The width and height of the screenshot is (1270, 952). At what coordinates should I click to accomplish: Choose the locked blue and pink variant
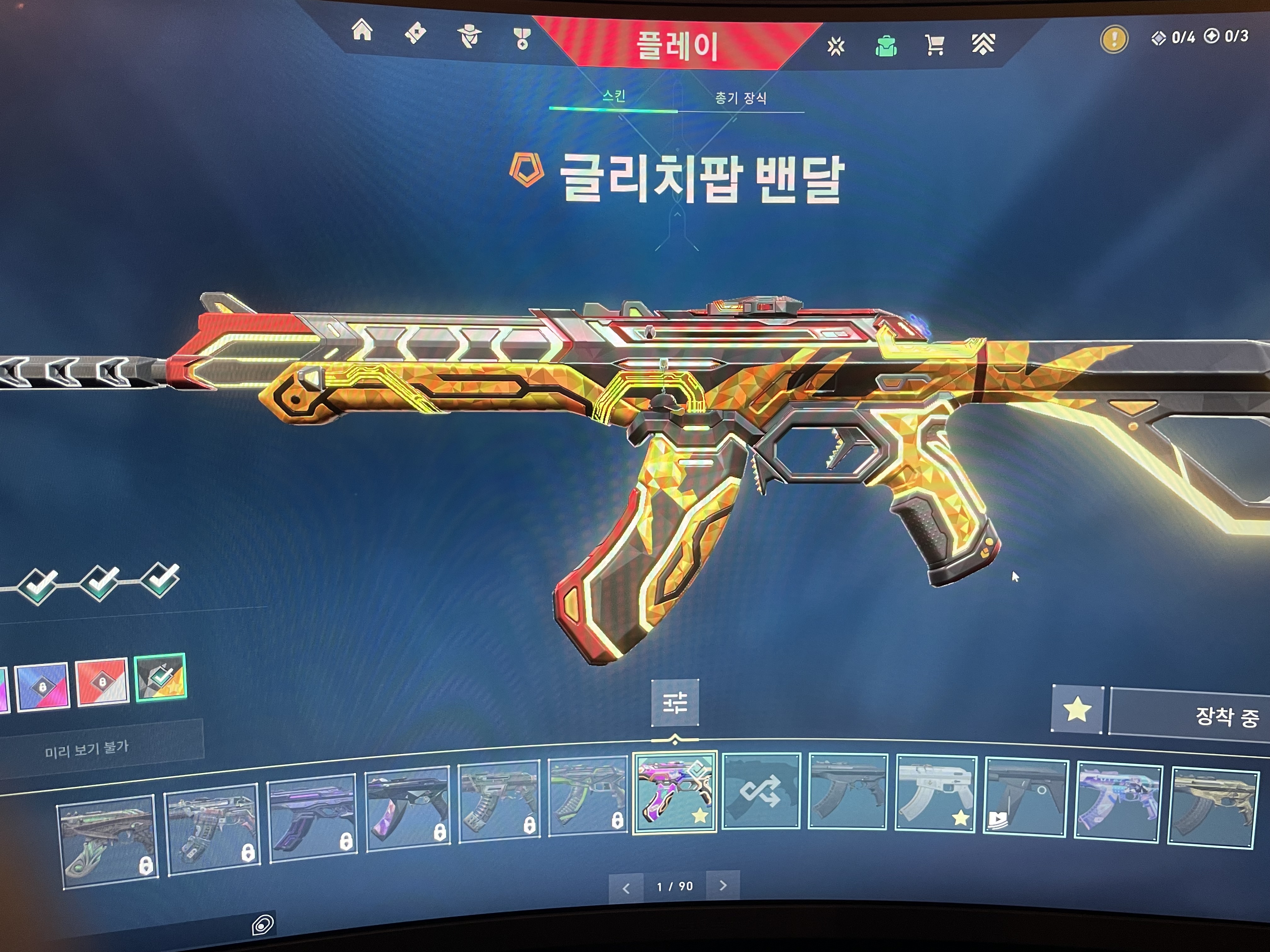(43, 686)
